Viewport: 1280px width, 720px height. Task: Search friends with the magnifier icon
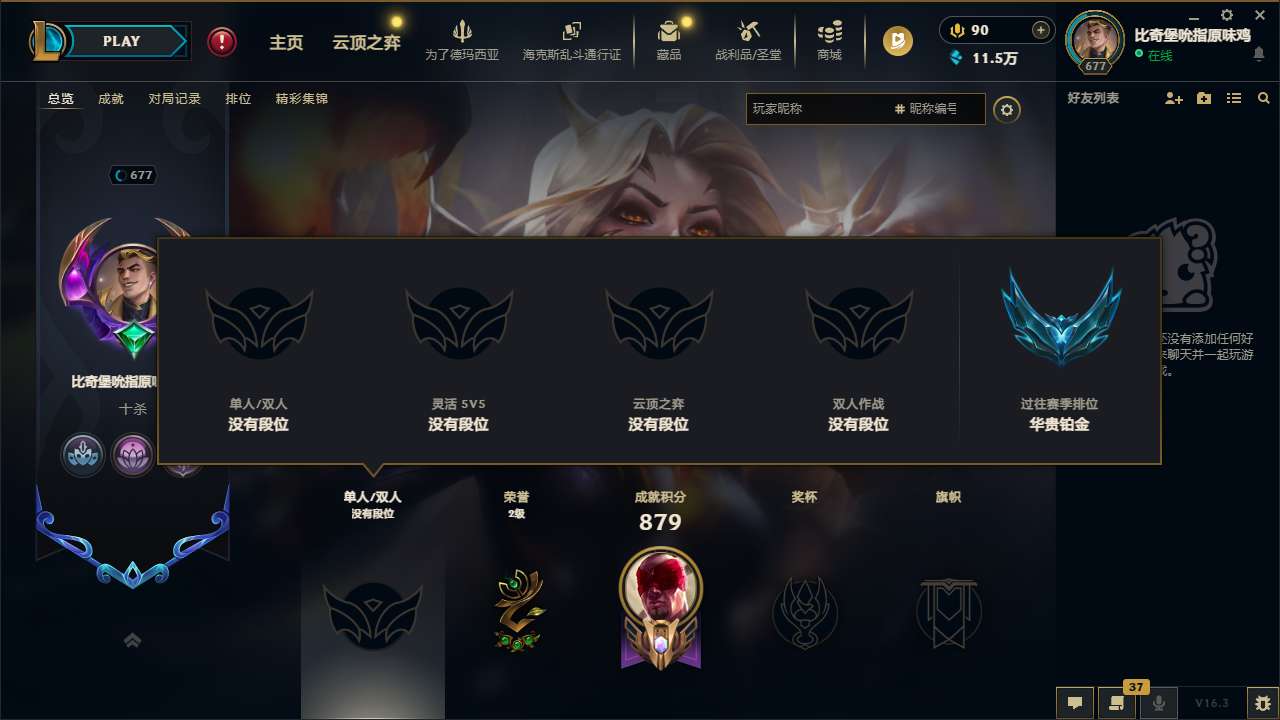(x=1264, y=98)
